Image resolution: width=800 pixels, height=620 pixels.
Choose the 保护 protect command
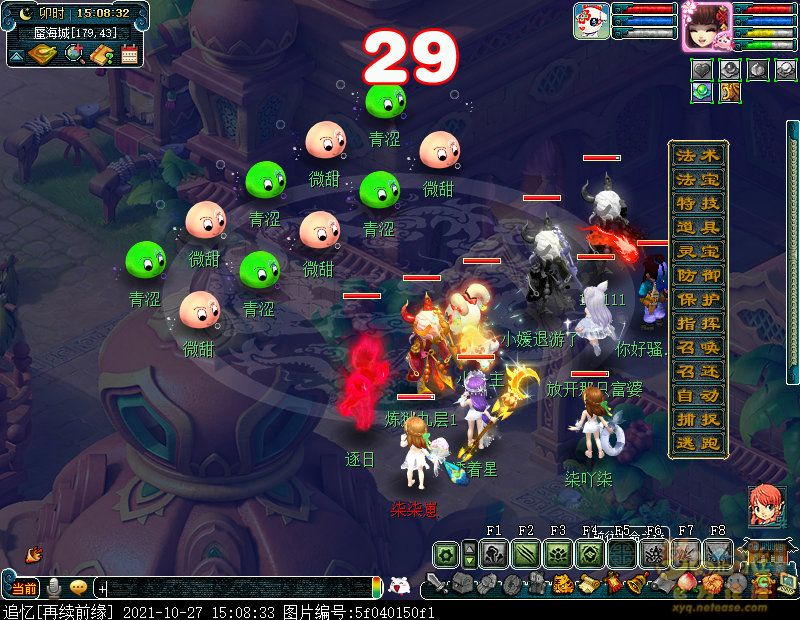coord(698,300)
